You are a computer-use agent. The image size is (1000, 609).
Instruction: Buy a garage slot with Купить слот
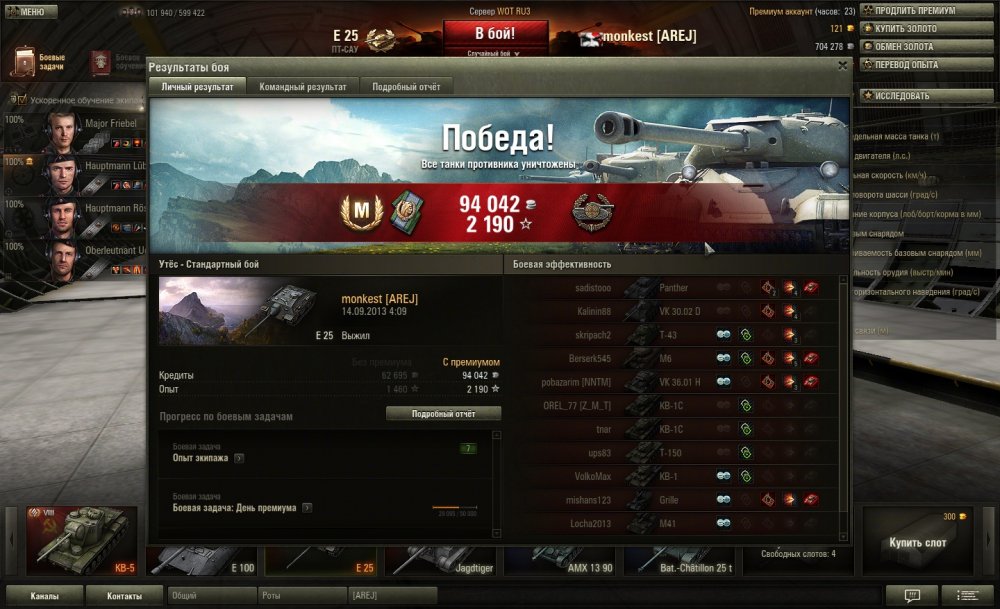pos(917,543)
